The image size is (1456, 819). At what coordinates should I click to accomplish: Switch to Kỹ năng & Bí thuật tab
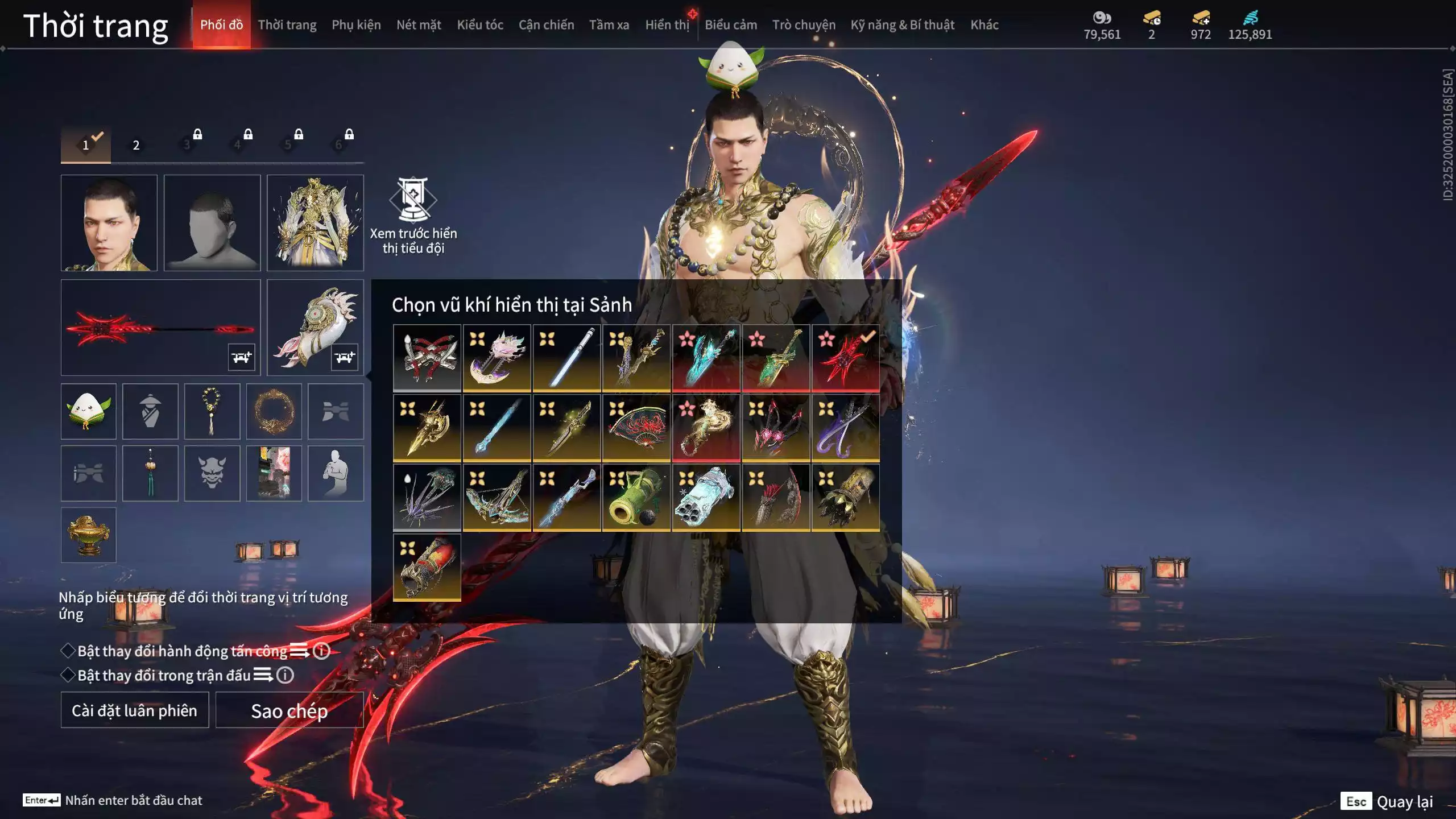tap(902, 25)
